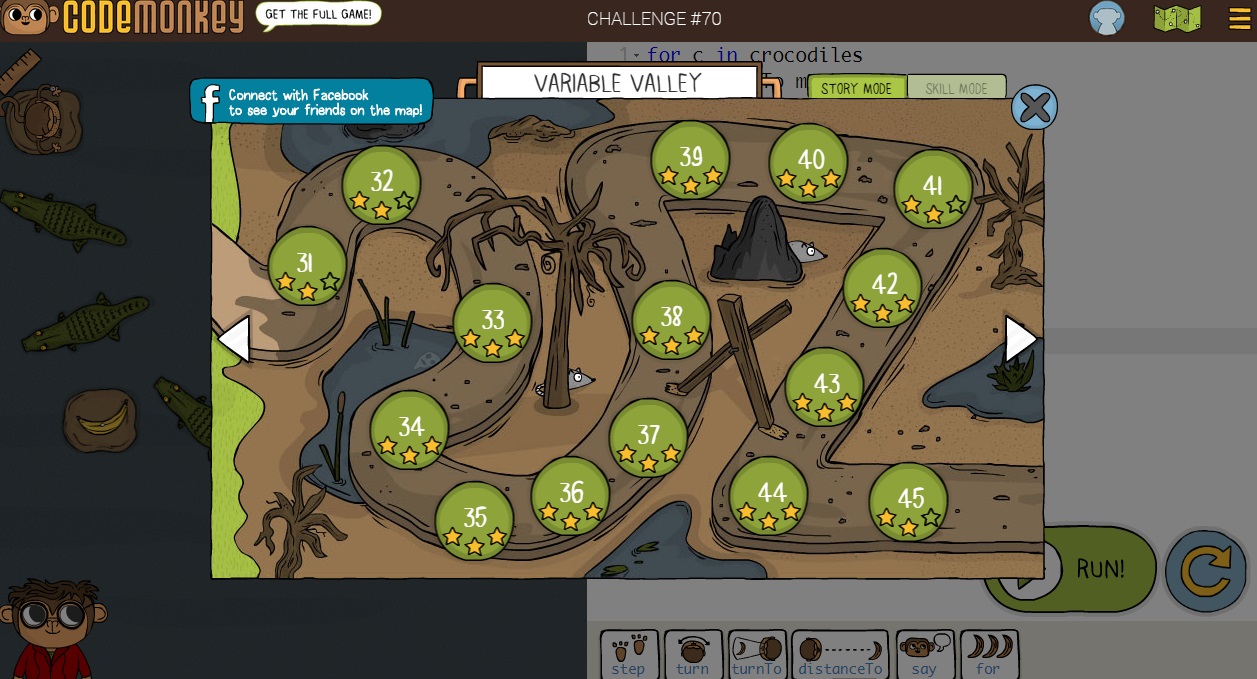
Task: Close the Variable Valley map popup
Action: pos(1034,107)
